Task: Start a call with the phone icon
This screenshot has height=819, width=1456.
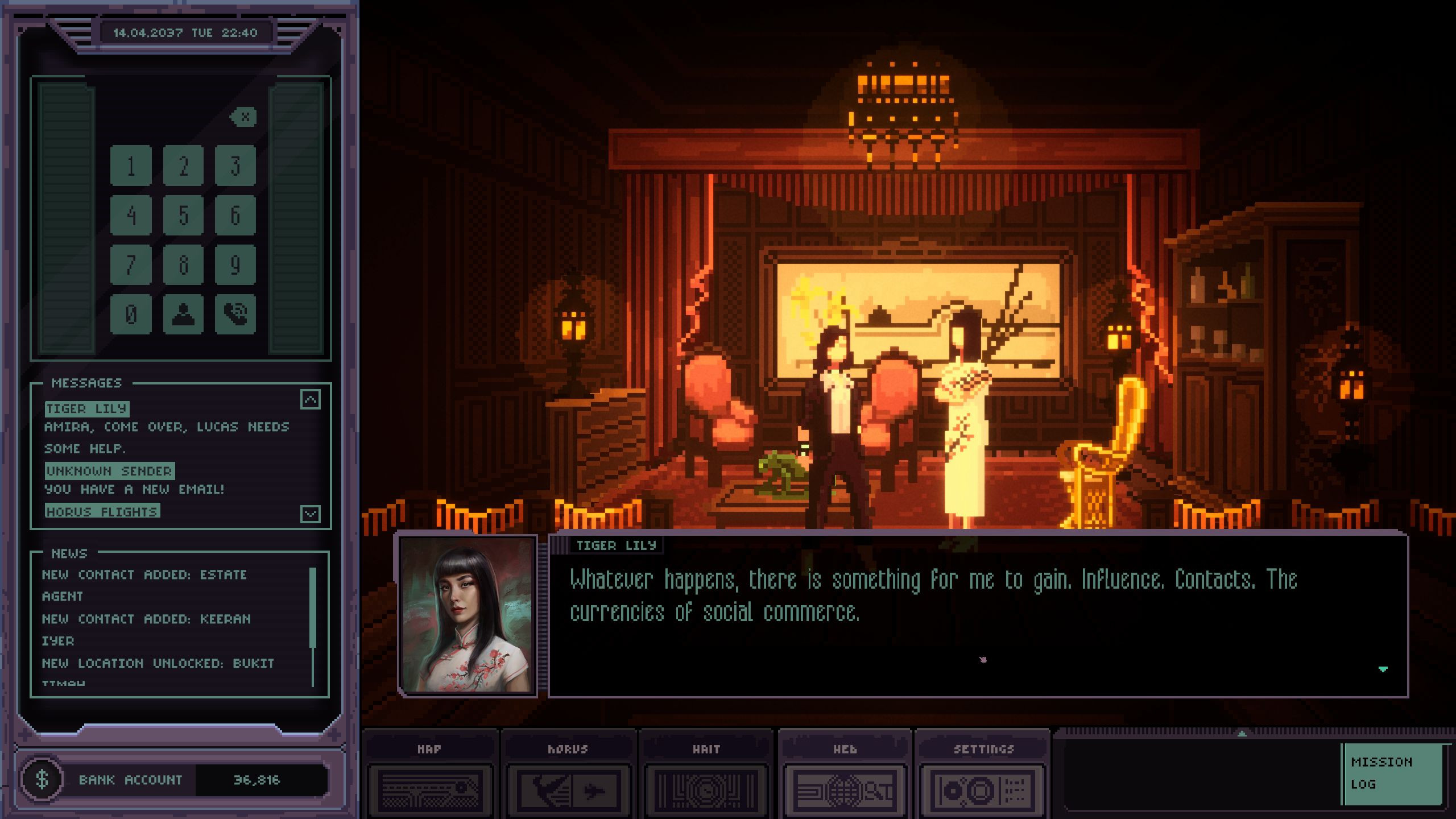Action: coord(235,314)
